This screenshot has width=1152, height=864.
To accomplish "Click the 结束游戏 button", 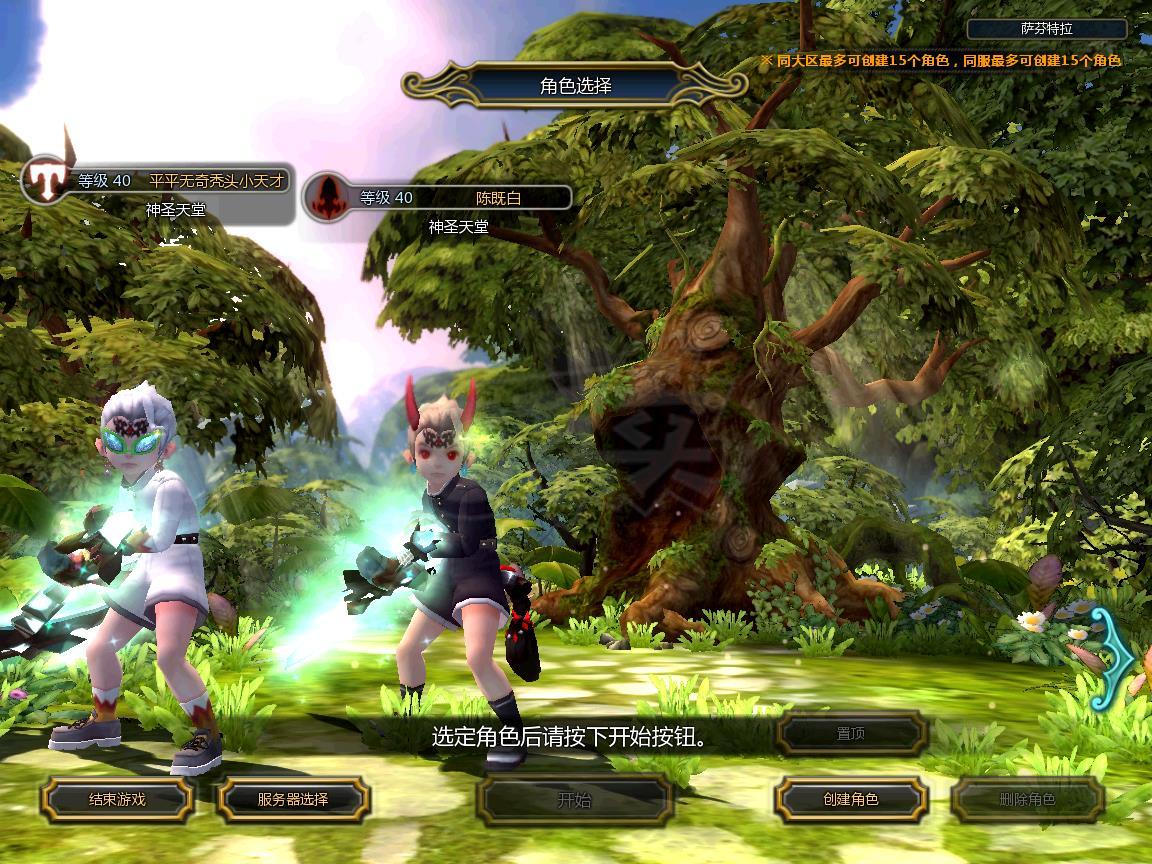I will pos(117,799).
